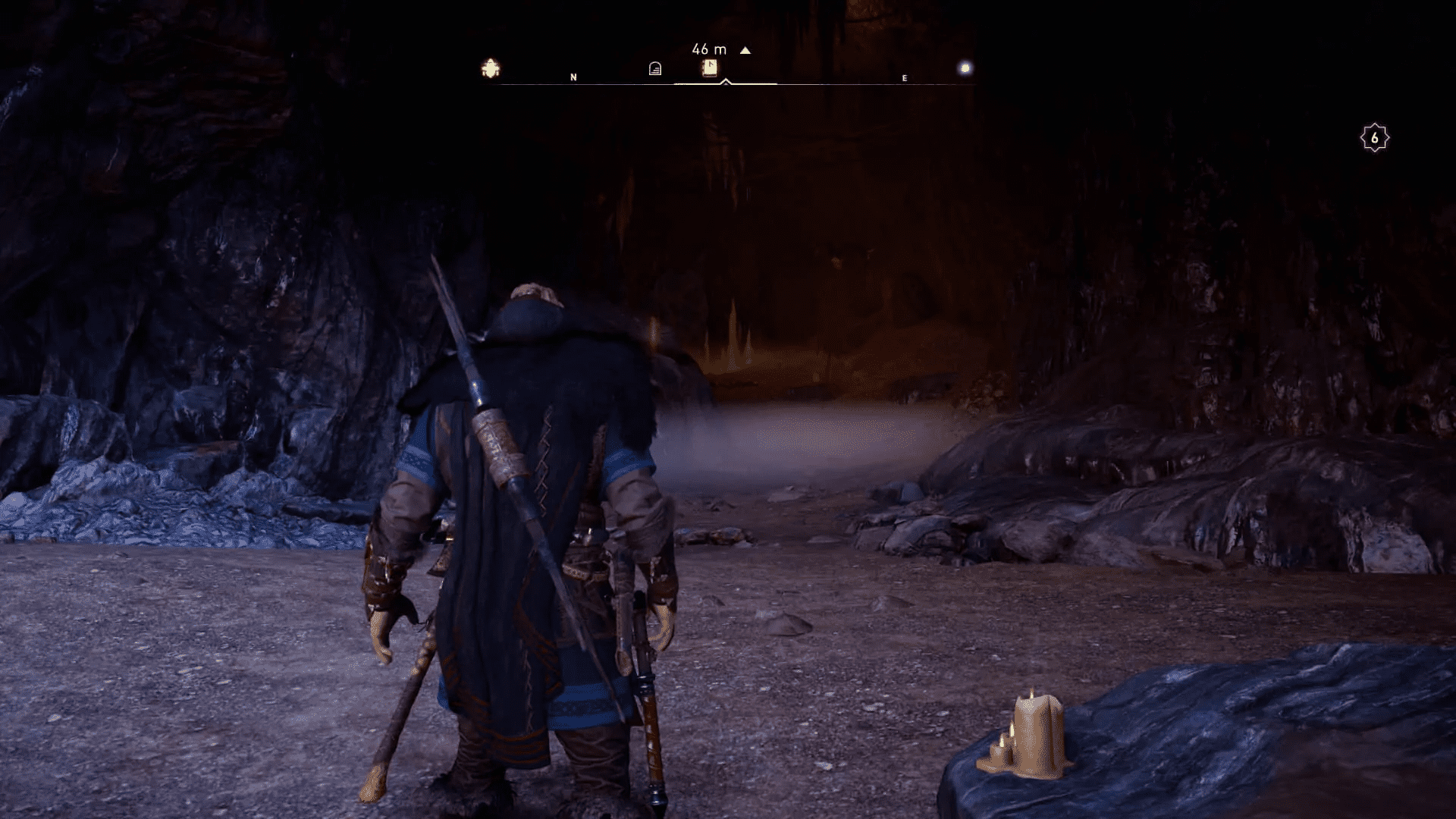The width and height of the screenshot is (1456, 819).
Task: Click the glowing mystery icon on compass left
Action: coord(491,68)
